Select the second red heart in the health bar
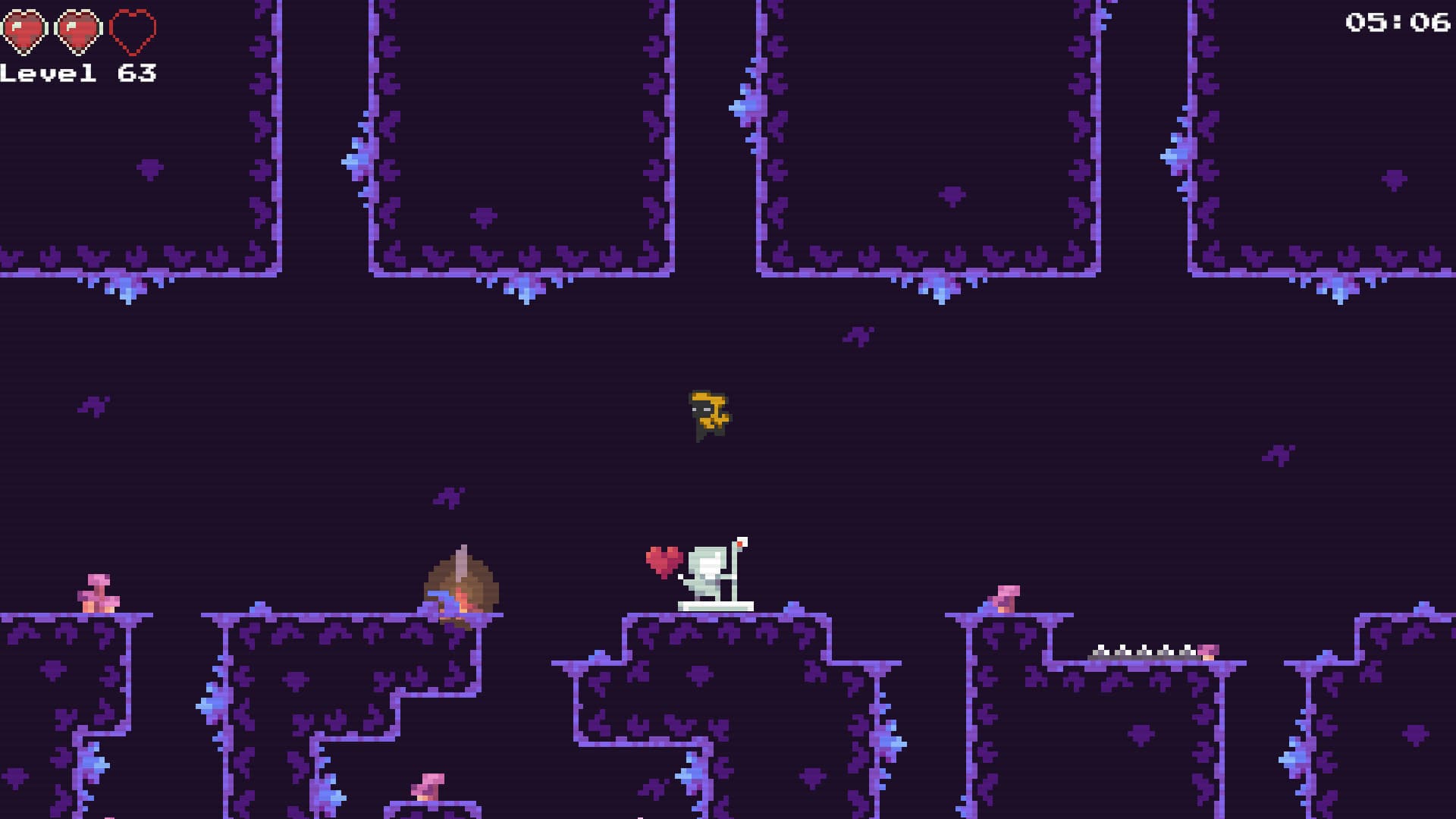This screenshot has height=819, width=1456. tap(78, 29)
